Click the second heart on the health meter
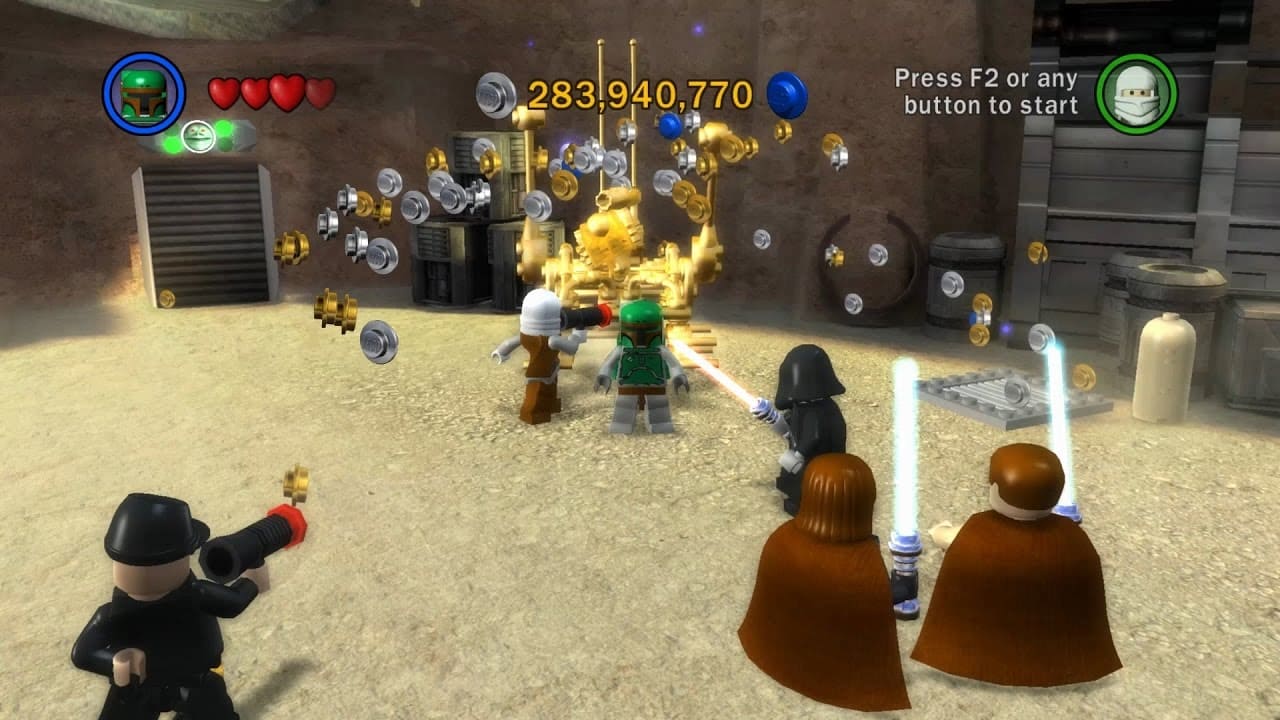The width and height of the screenshot is (1280, 720). pos(255,90)
